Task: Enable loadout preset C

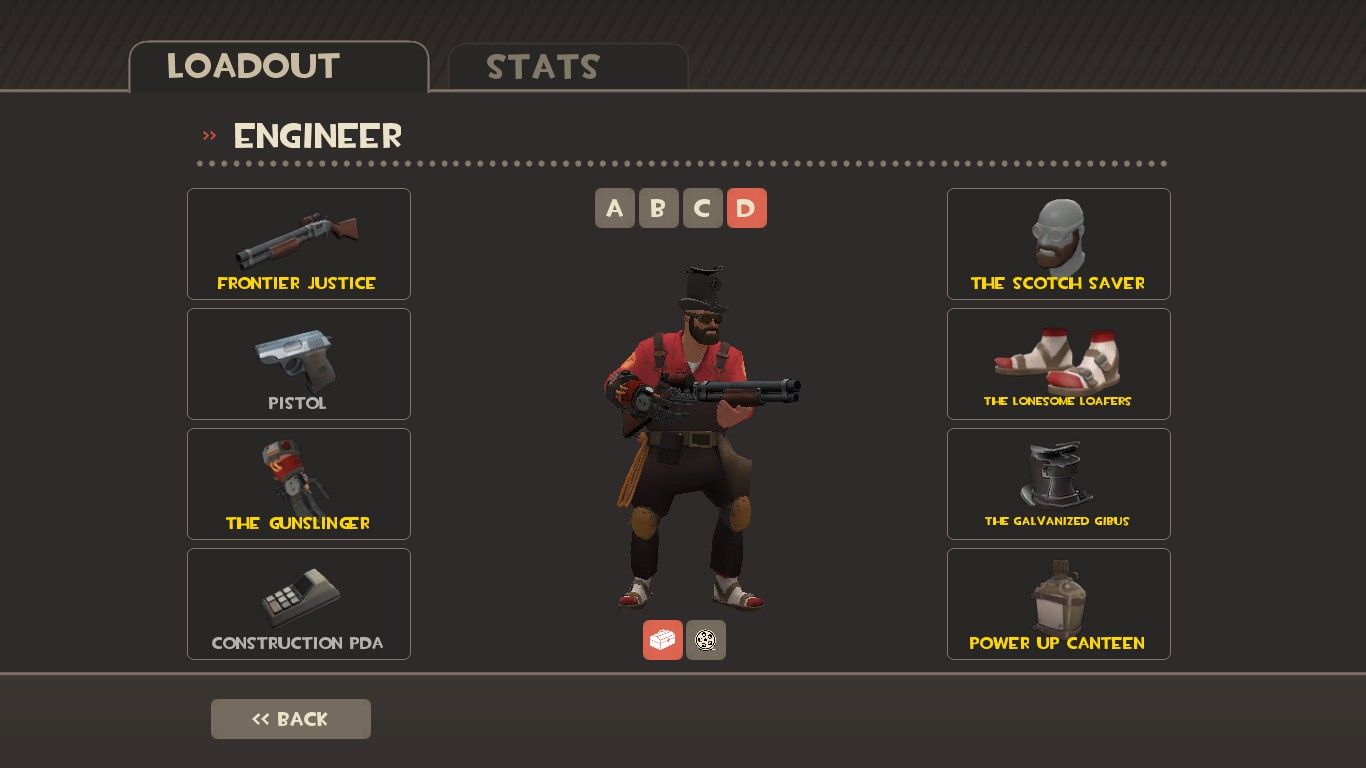Action: tap(703, 208)
